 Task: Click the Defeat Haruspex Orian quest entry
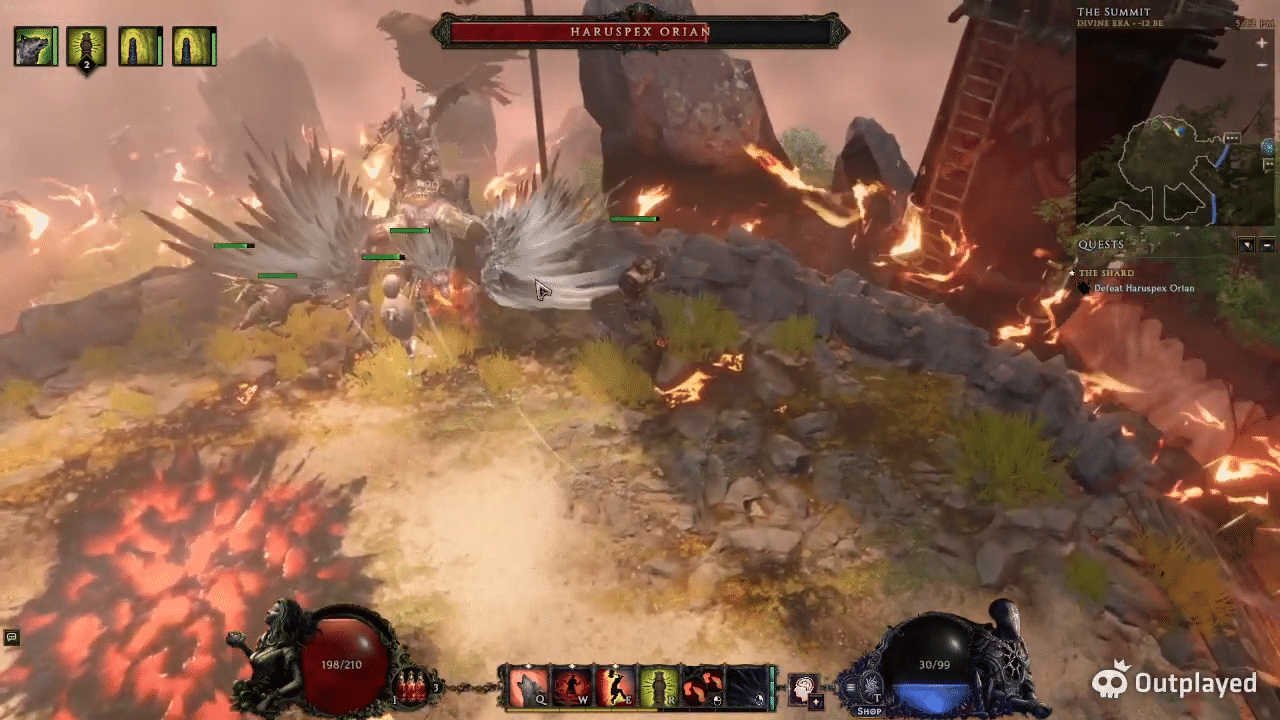[x=1150, y=288]
